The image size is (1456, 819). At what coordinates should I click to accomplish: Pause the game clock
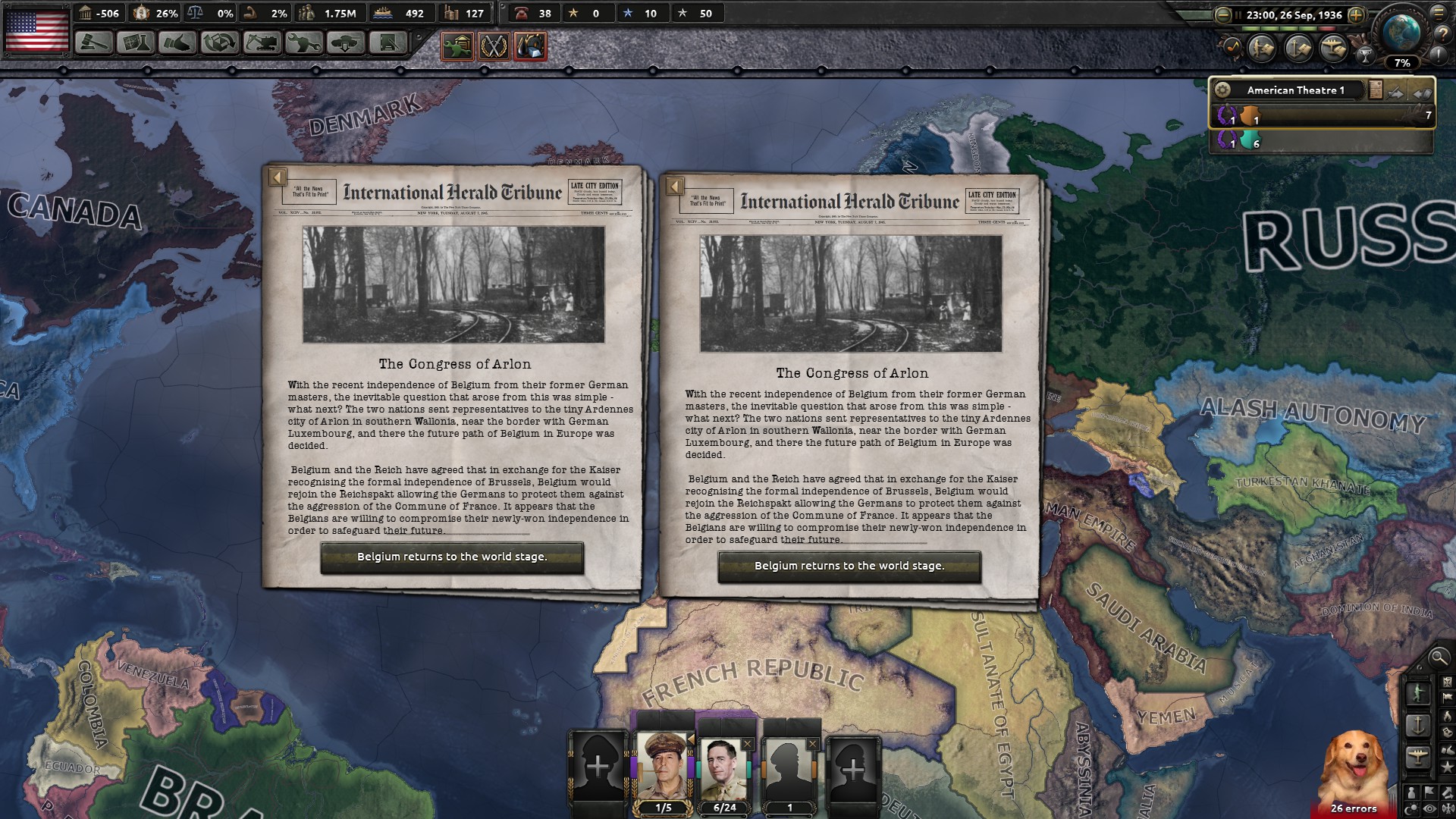1238,14
